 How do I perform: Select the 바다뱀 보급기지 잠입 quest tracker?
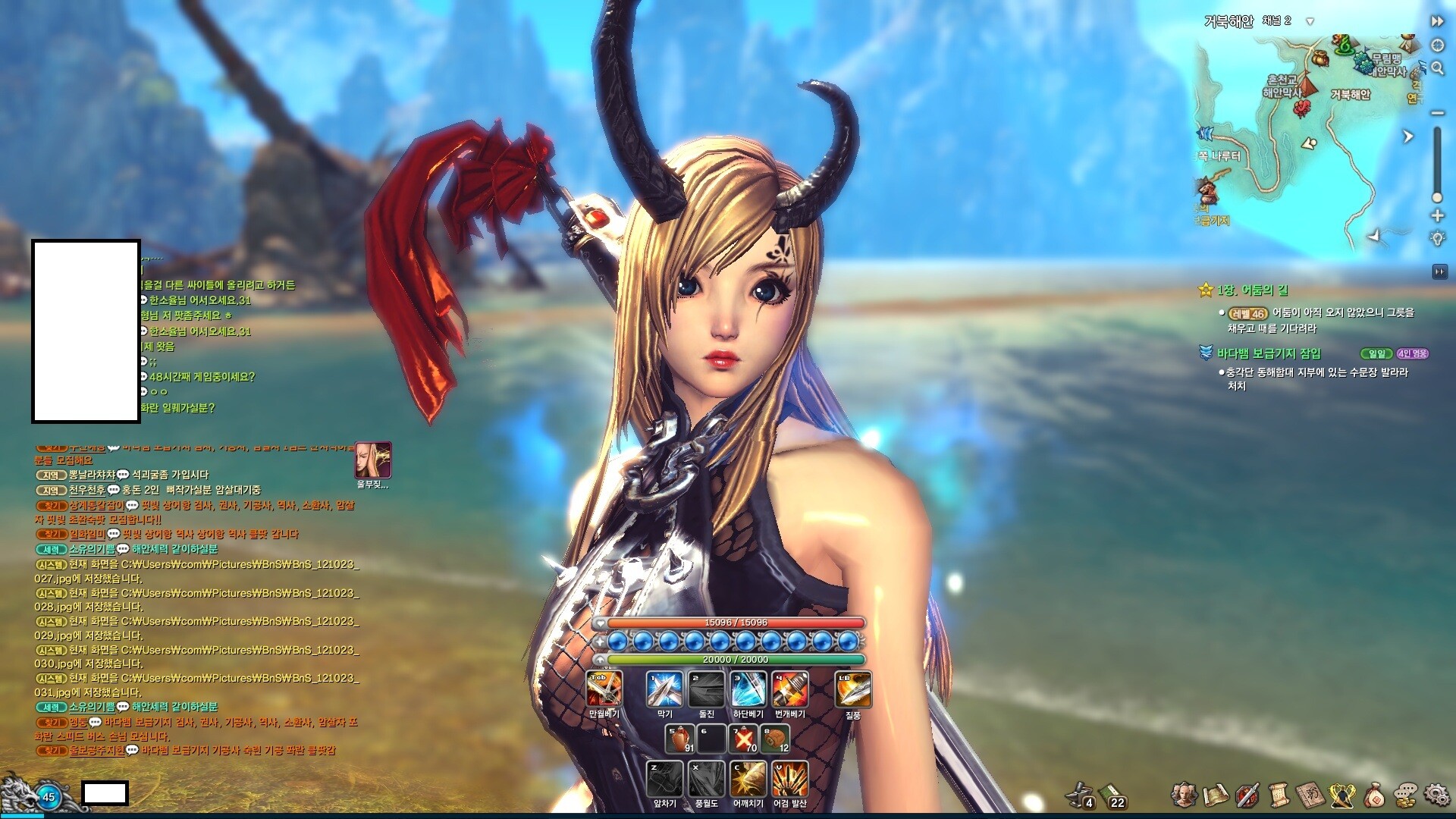1269,353
